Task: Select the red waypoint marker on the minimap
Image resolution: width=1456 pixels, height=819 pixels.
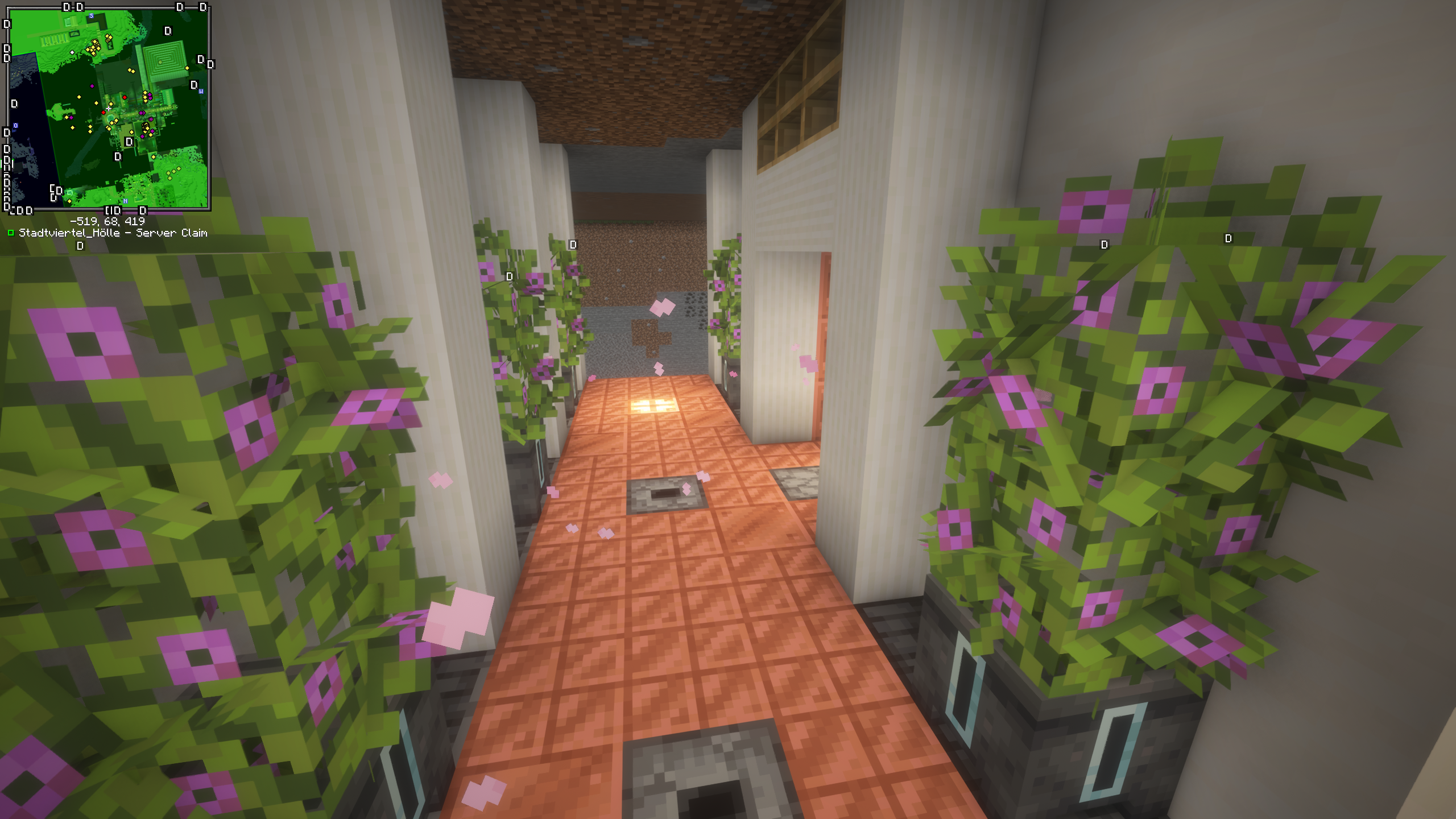Action: coord(125,97)
